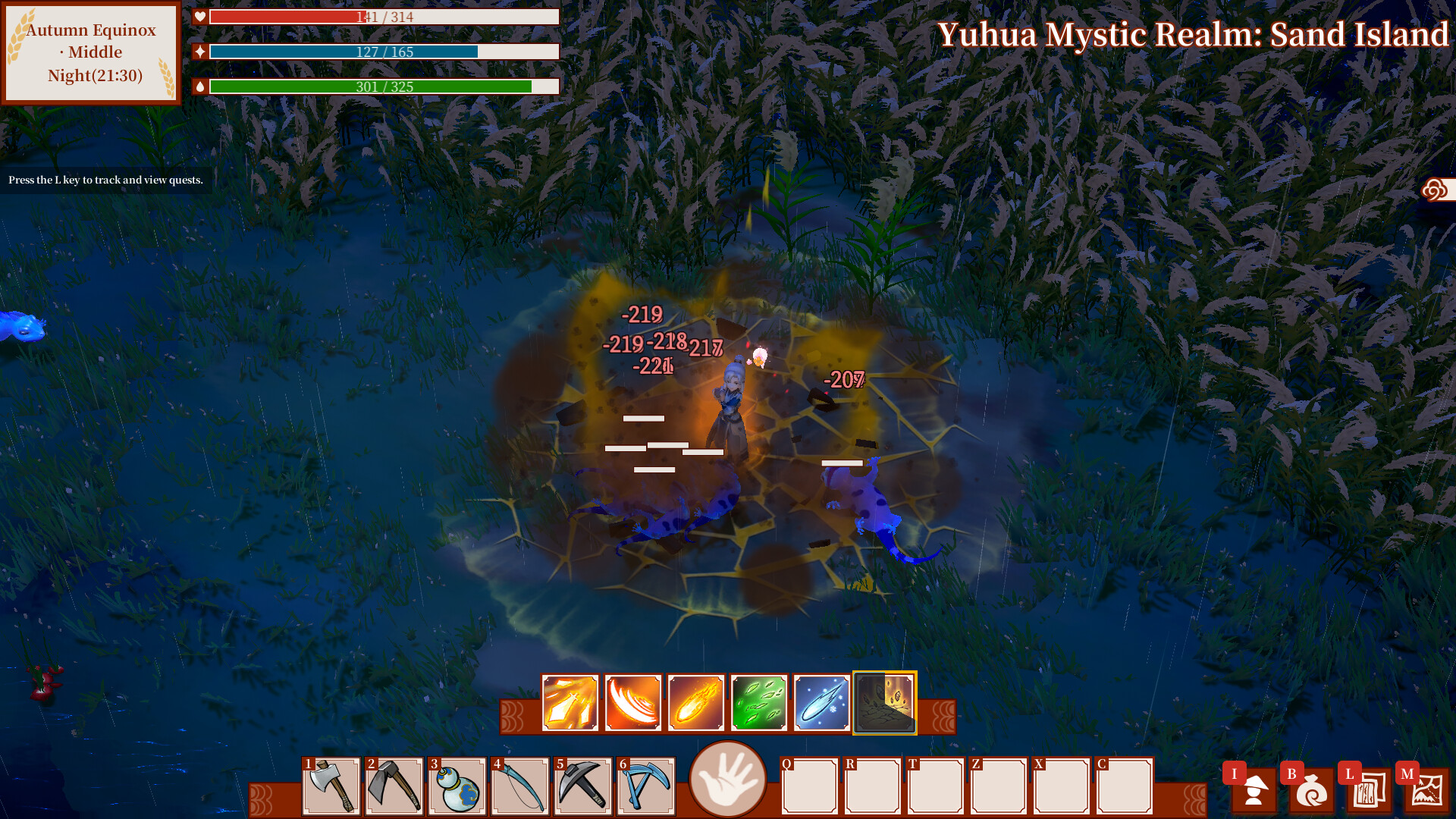Screen dimensions: 1456x819
Task: Select the earth skill that is on cooldown
Action: pyautogui.click(x=884, y=702)
